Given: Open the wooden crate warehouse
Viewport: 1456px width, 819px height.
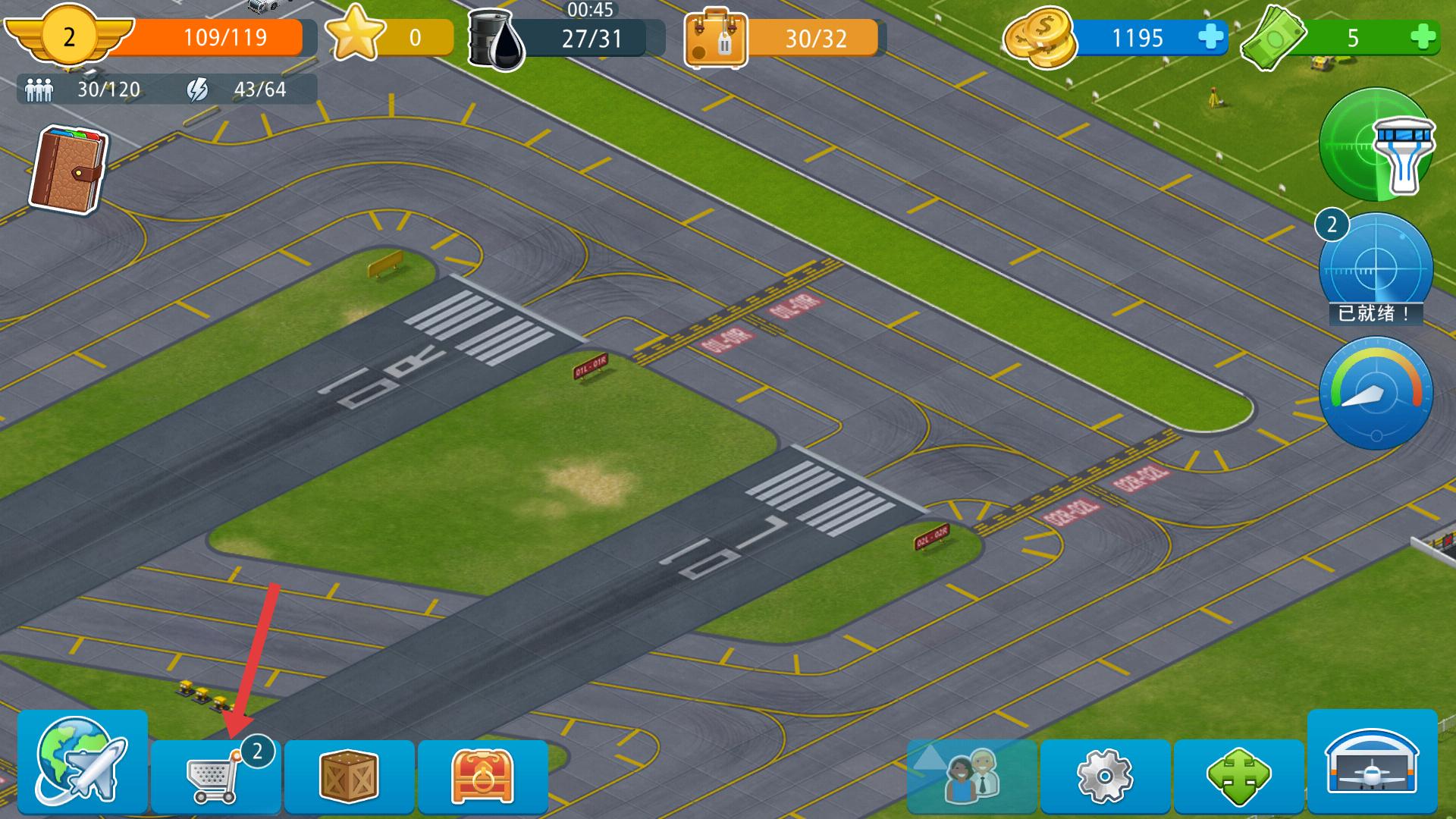Looking at the screenshot, I should tap(349, 777).
